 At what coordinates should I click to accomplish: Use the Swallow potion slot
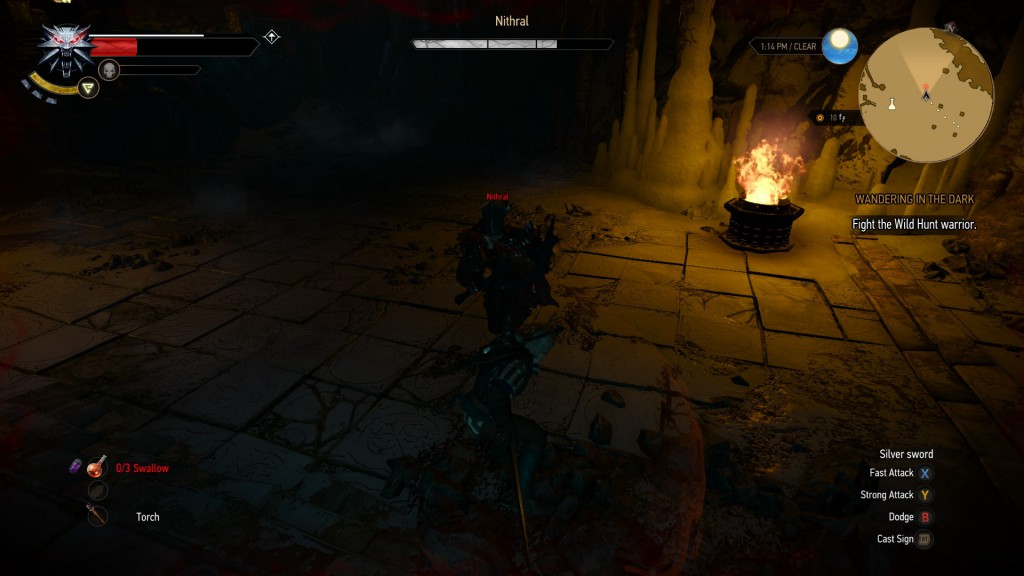pyautogui.click(x=97, y=467)
